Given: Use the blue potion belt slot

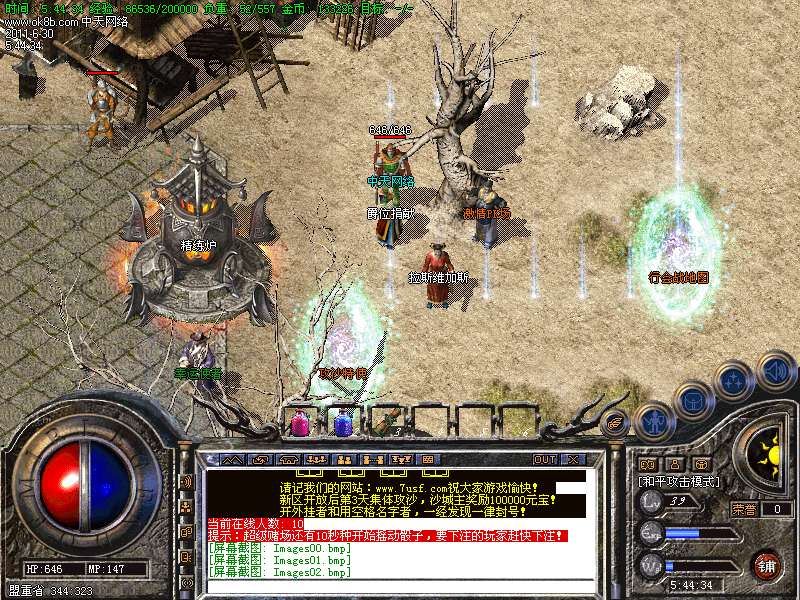Looking at the screenshot, I should [x=343, y=424].
